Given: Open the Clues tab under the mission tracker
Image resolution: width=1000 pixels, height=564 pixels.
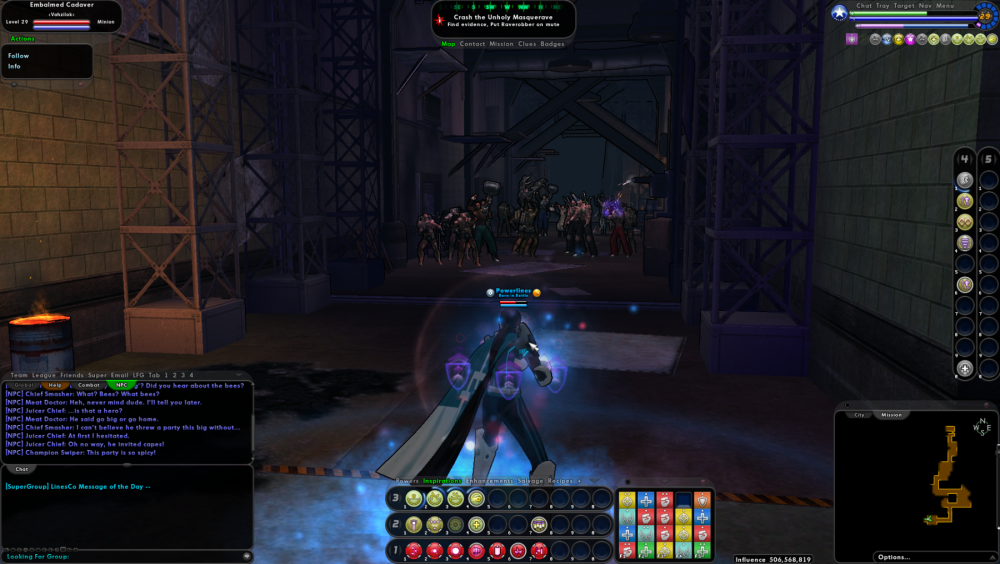Looking at the screenshot, I should click(x=526, y=44).
